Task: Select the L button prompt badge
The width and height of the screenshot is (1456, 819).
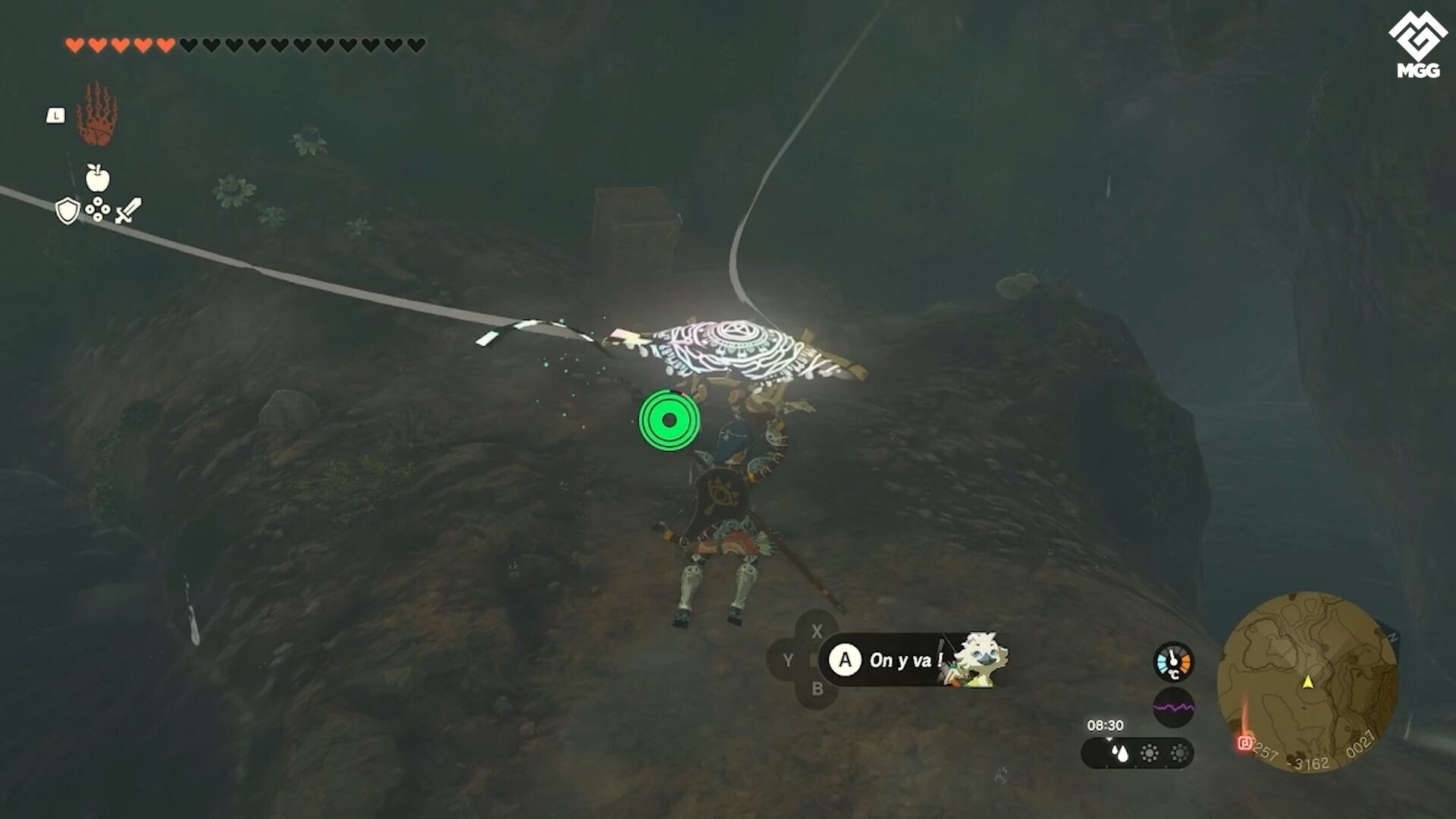Action: (56, 115)
